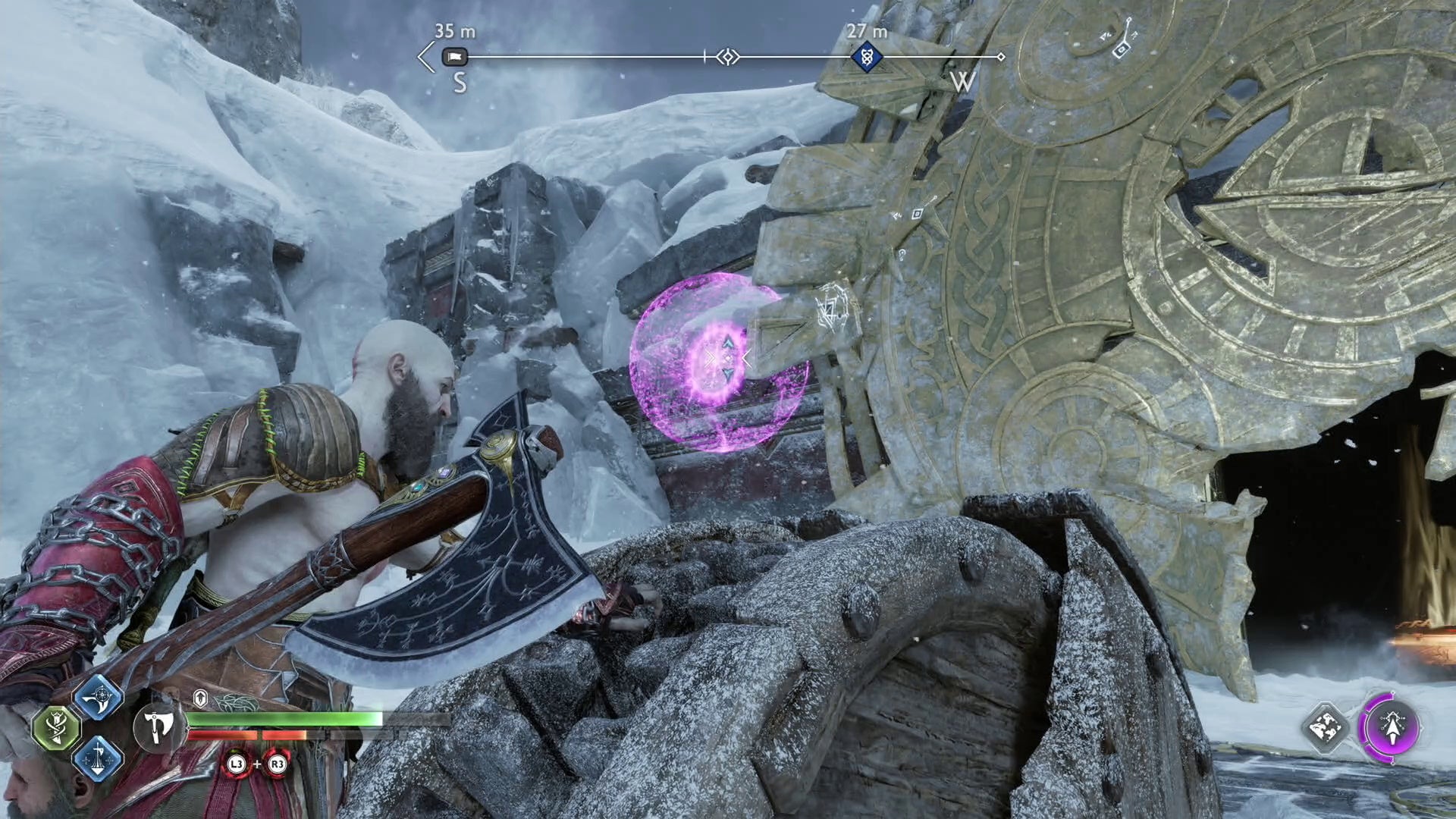
Task: Trigger the upper blue axe runic attack
Action: [x=99, y=698]
